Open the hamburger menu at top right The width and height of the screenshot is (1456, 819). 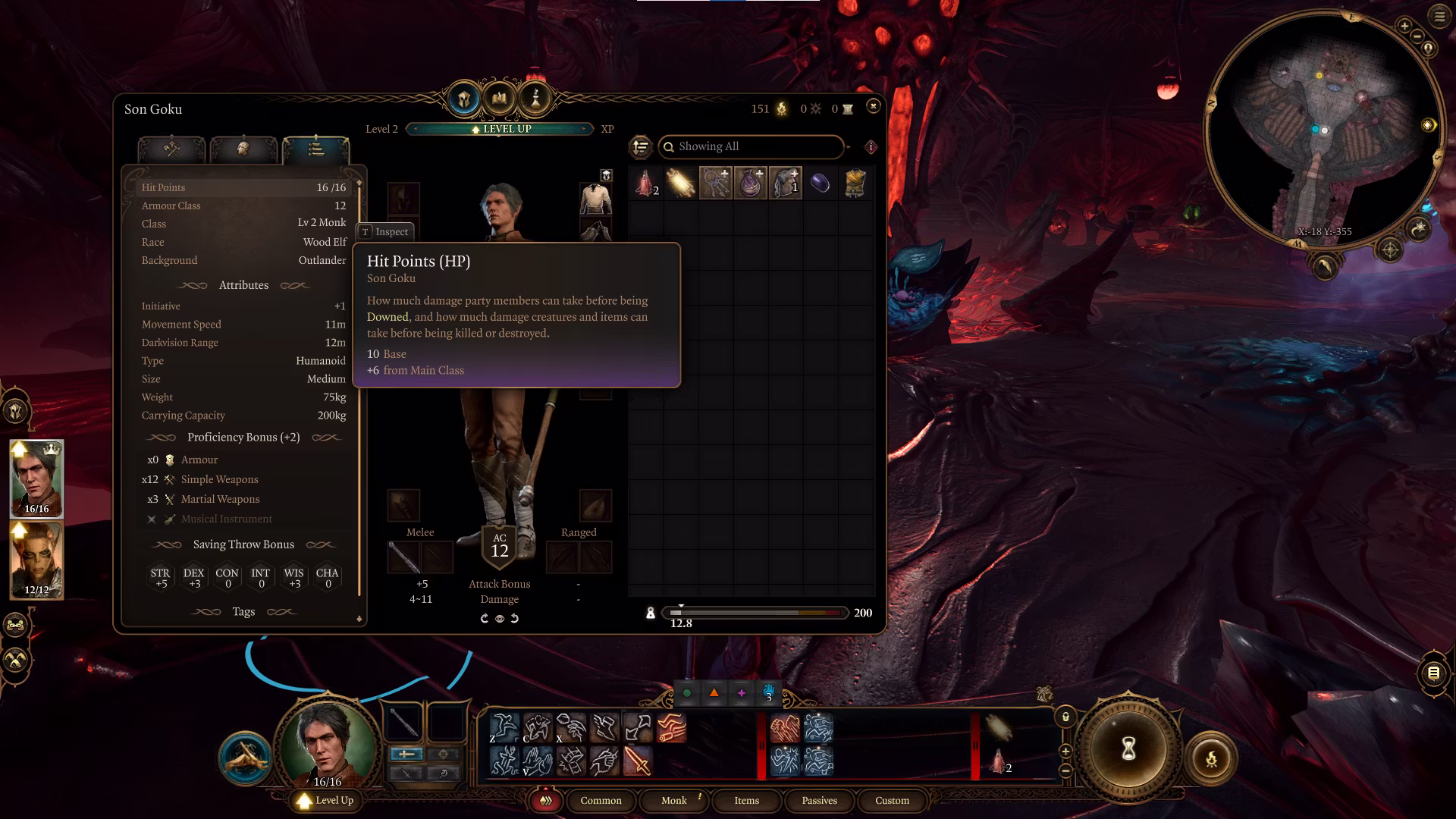coord(1439,17)
